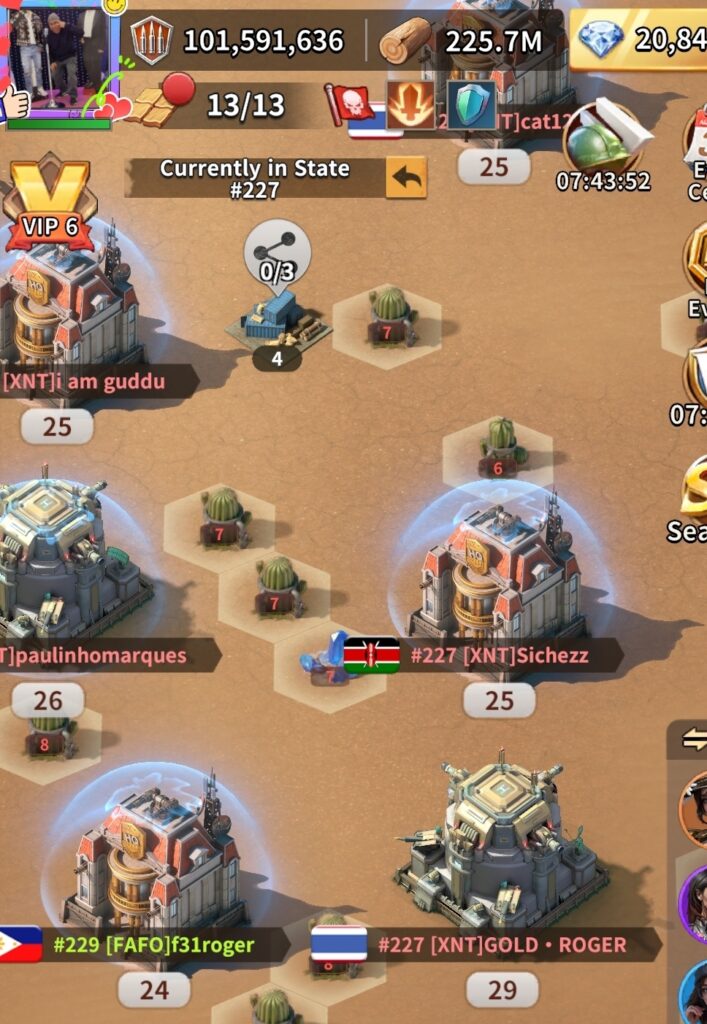Tap the return-to-state arrow button

(406, 178)
